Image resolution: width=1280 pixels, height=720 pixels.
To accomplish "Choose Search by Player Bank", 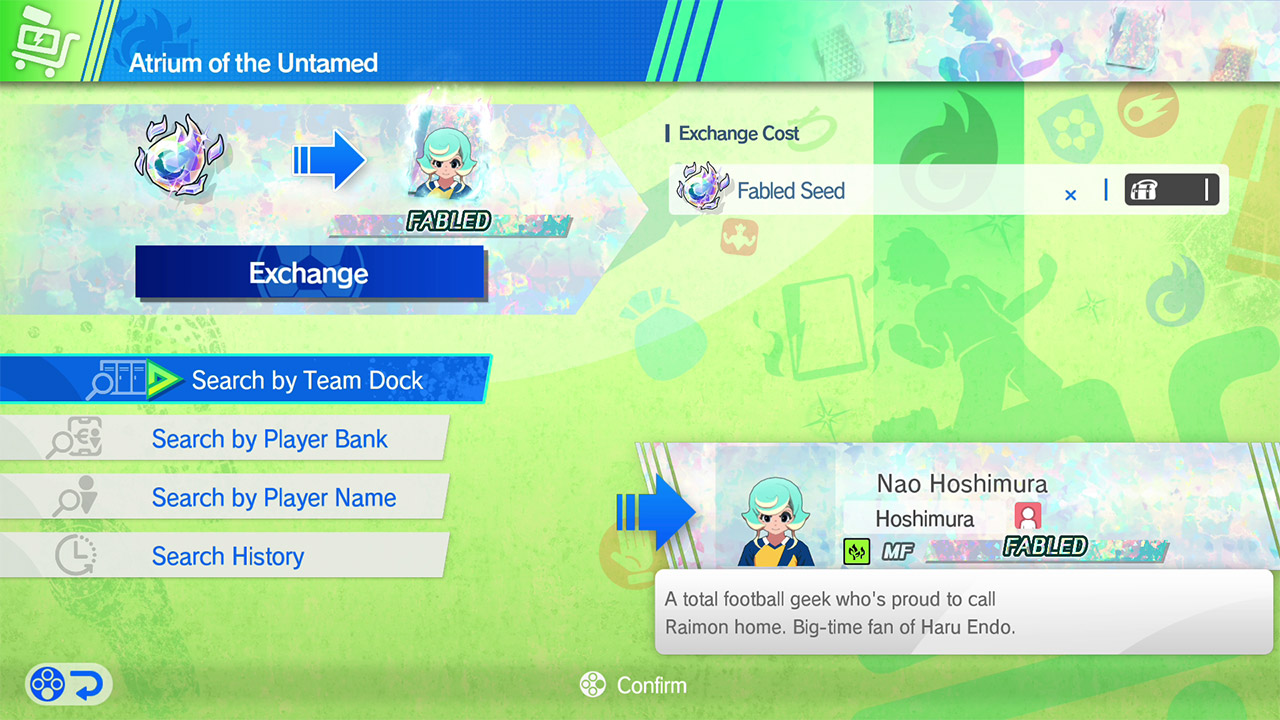I will coord(269,439).
